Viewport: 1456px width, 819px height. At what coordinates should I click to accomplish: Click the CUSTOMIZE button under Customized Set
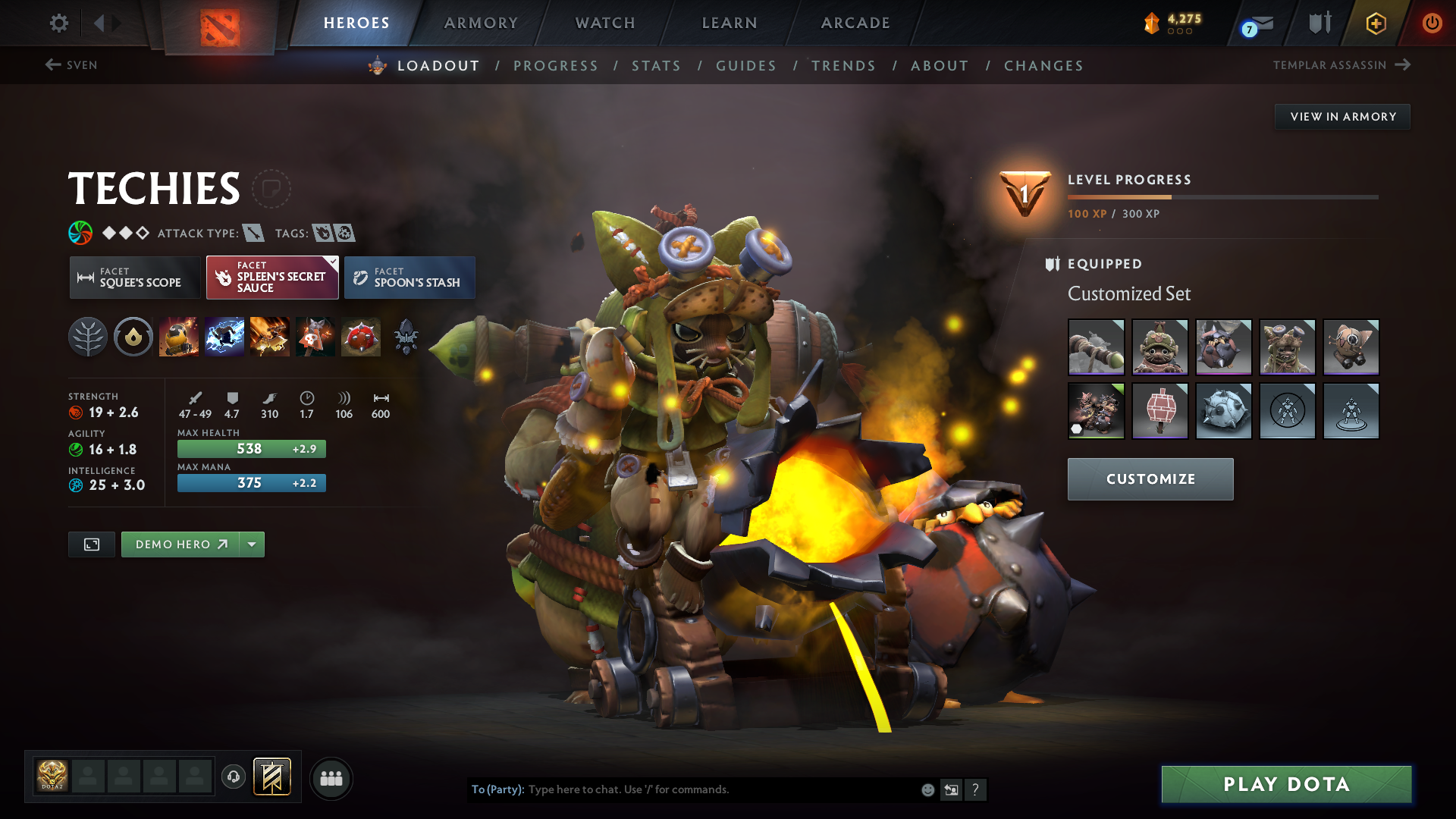(x=1150, y=479)
